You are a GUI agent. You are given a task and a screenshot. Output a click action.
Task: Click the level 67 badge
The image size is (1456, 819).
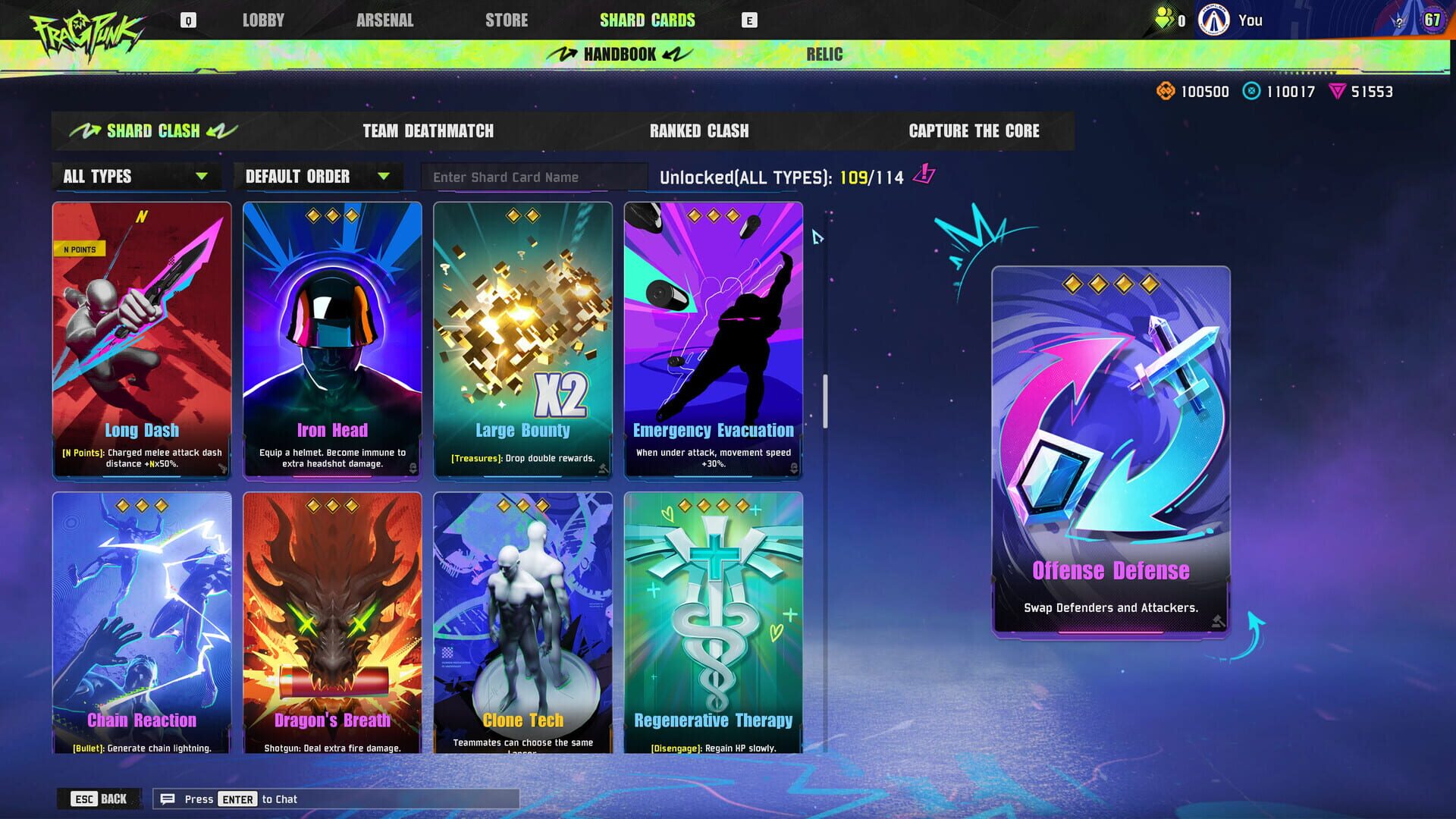point(1432,20)
